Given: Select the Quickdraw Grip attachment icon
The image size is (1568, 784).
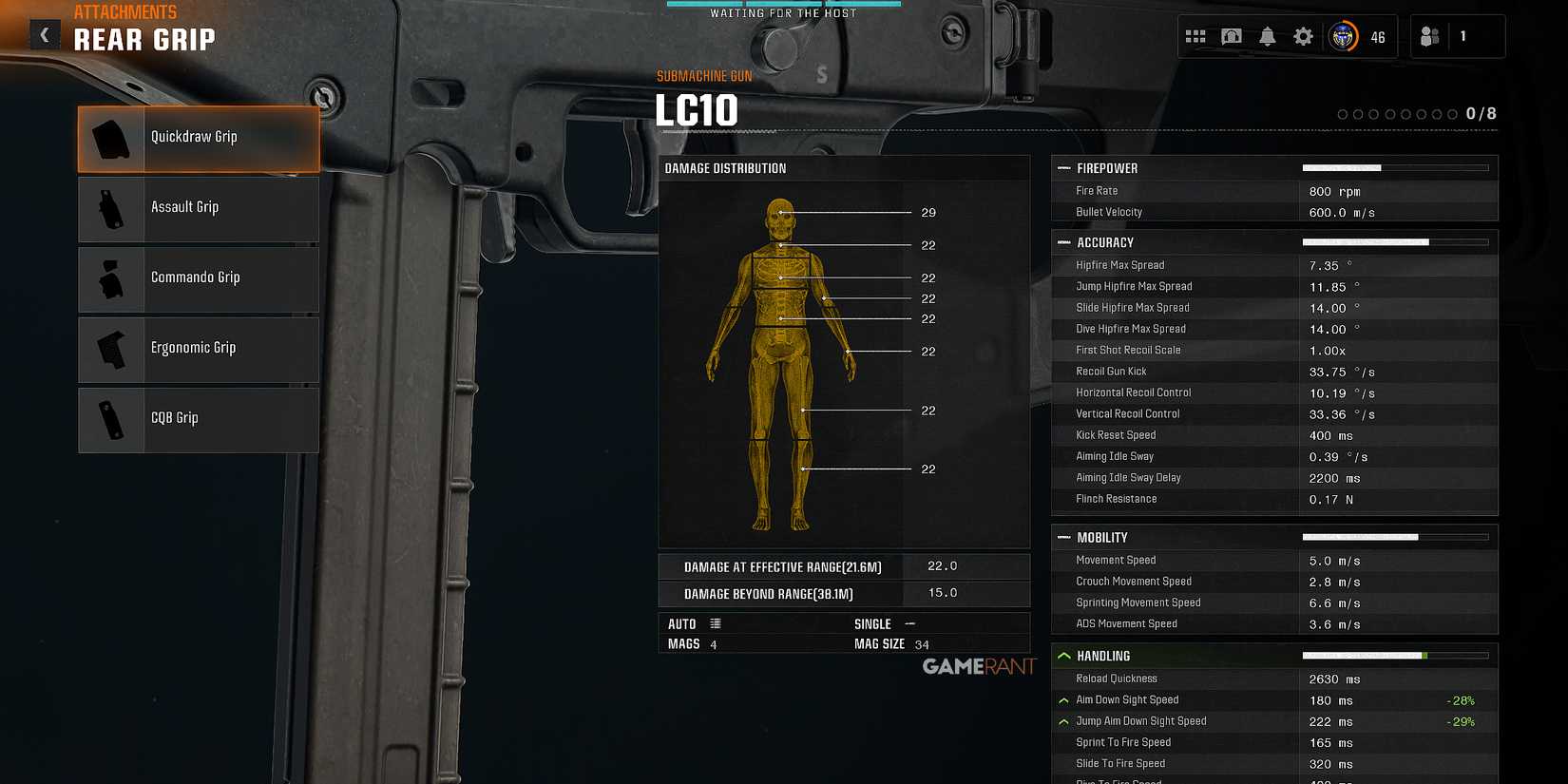Looking at the screenshot, I should click(x=109, y=138).
